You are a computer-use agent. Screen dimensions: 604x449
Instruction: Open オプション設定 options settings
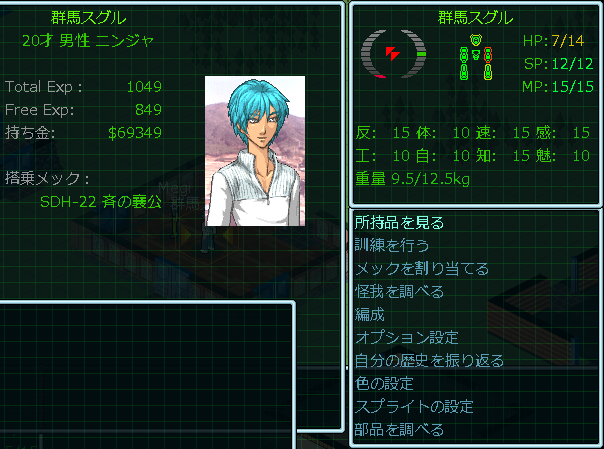point(407,338)
